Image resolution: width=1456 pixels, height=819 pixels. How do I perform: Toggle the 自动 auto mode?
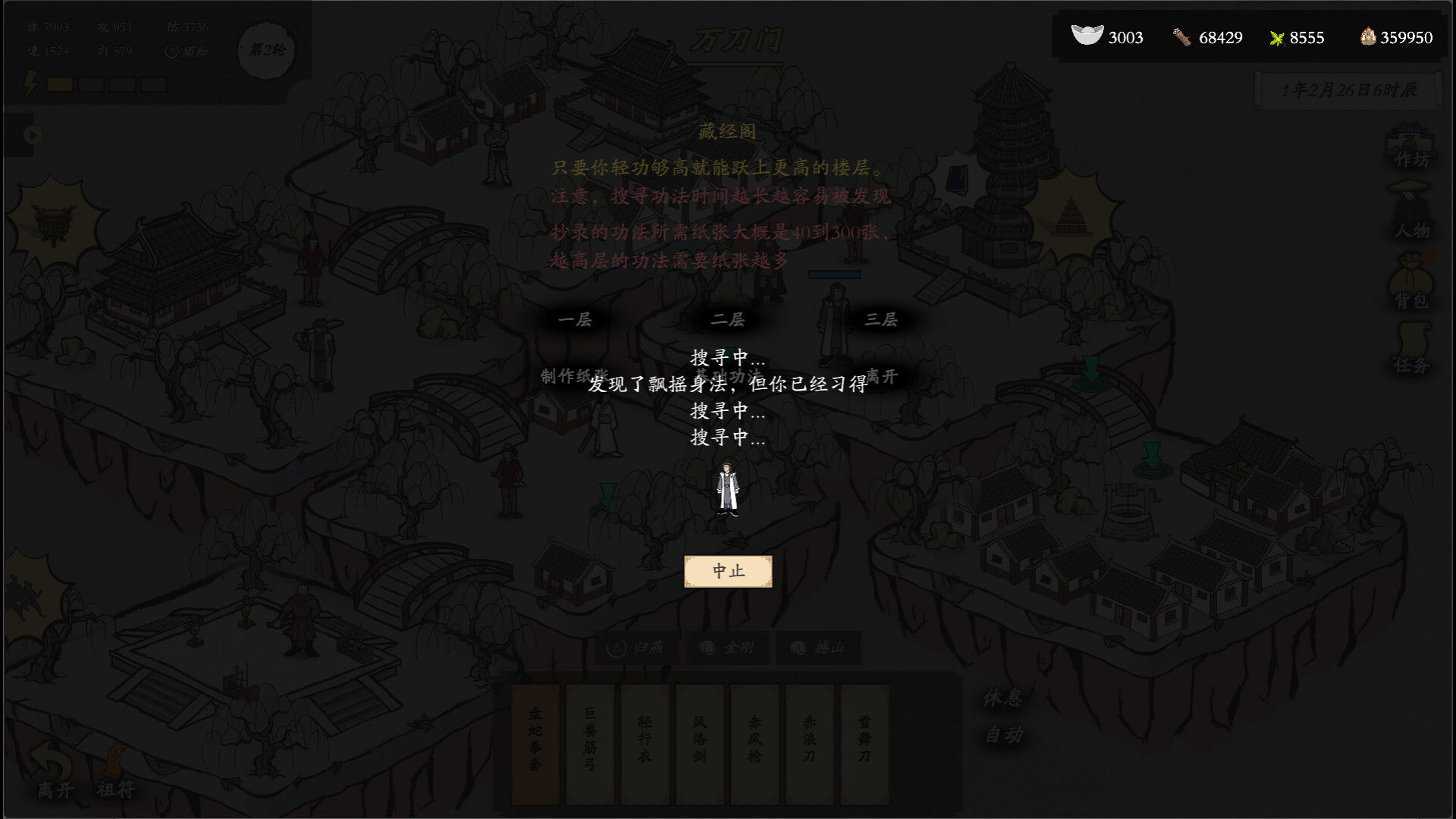1003,733
